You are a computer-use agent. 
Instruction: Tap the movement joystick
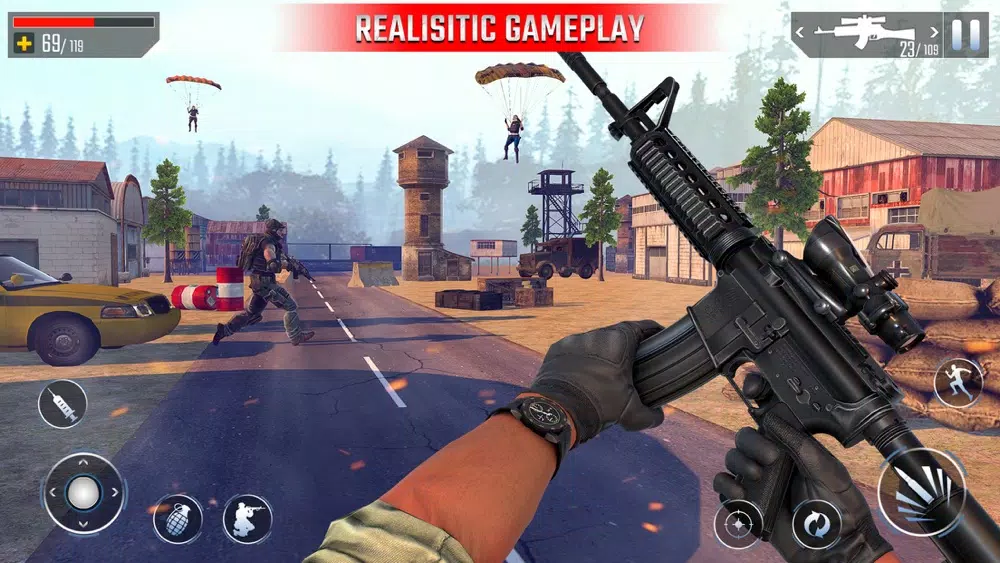[x=84, y=493]
